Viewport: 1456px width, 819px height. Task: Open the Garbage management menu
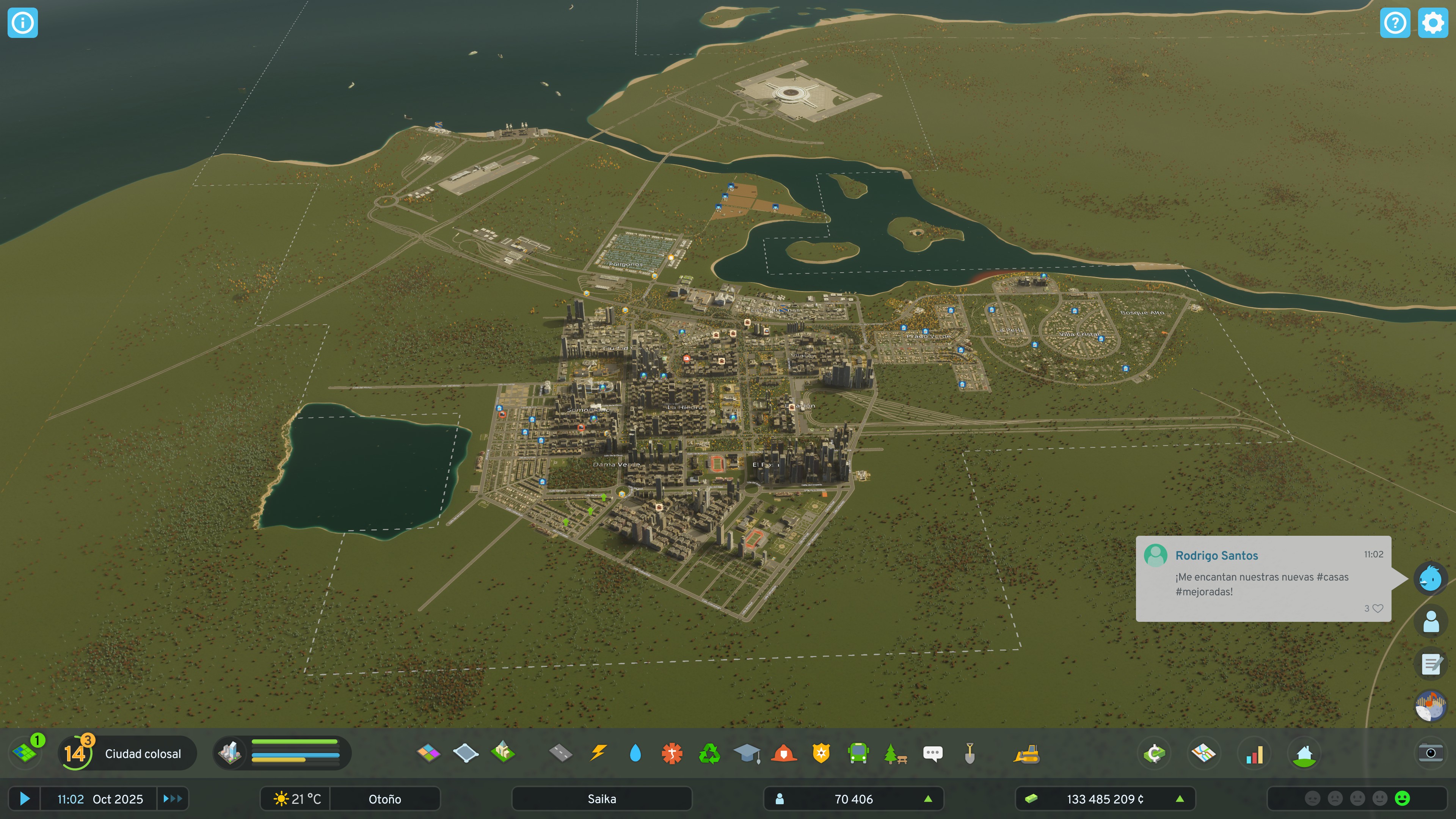(x=711, y=753)
